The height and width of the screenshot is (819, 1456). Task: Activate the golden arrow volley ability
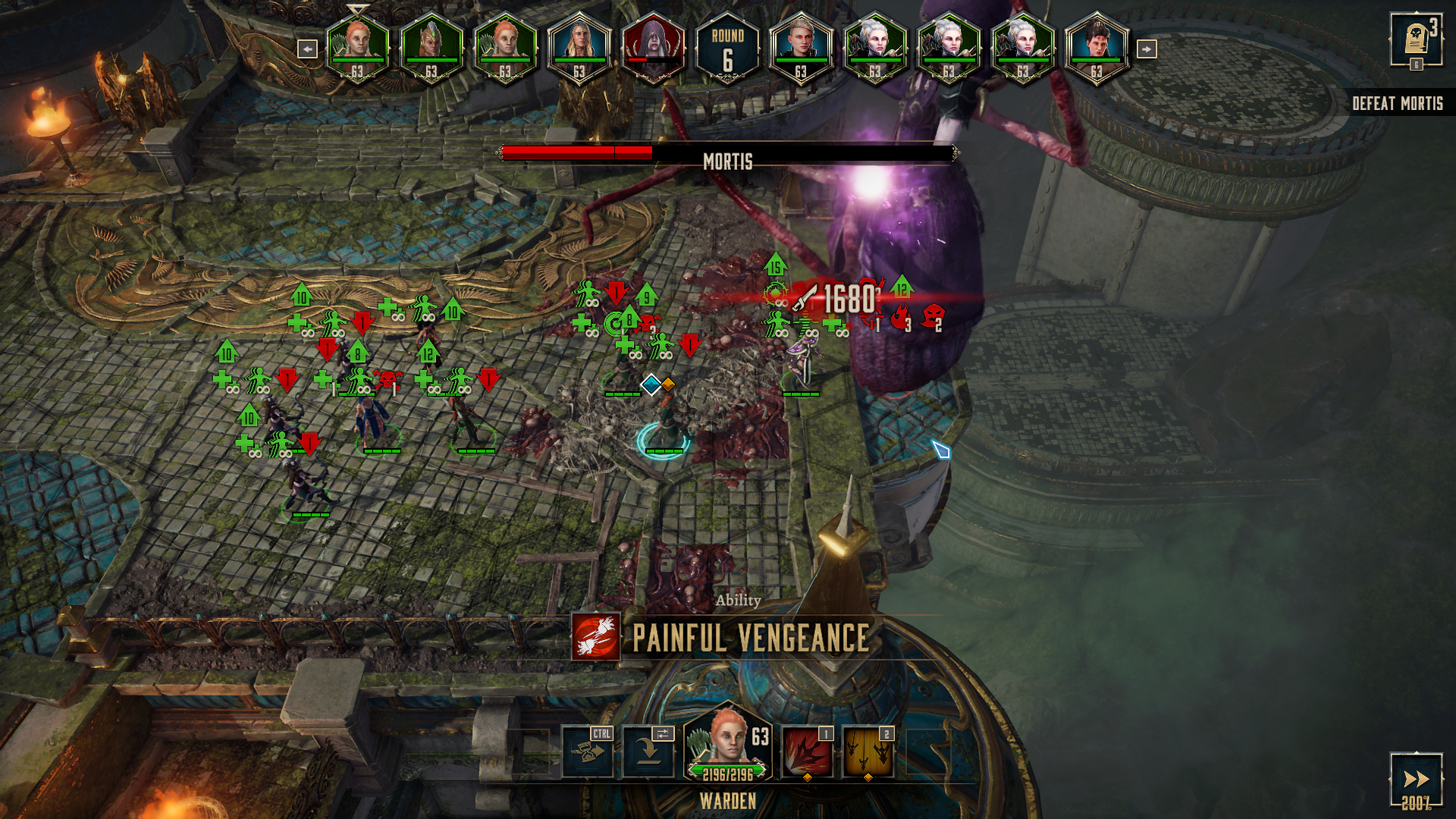868,752
